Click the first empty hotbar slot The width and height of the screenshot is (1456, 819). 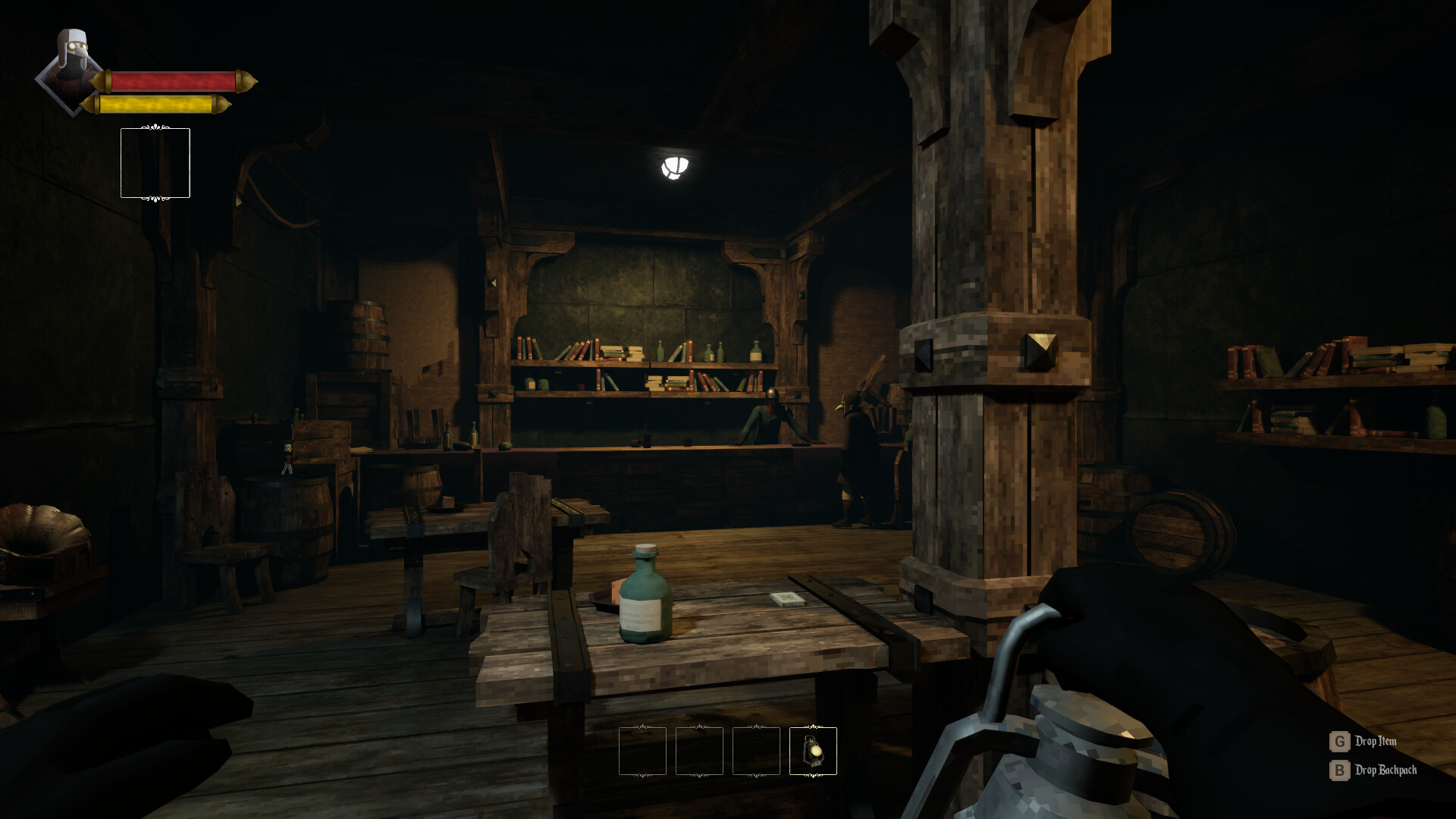click(642, 752)
